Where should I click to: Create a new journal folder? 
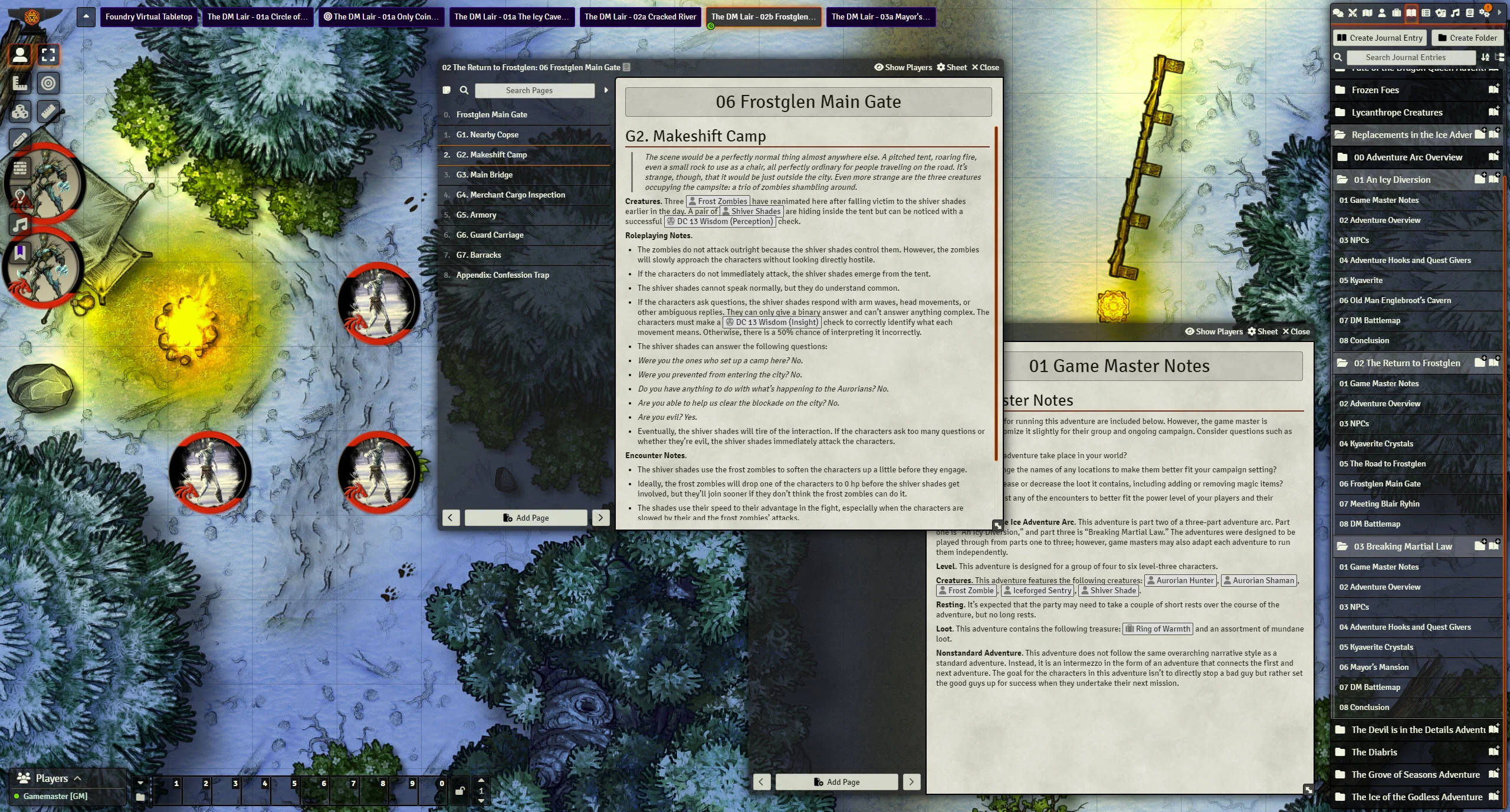[1467, 38]
